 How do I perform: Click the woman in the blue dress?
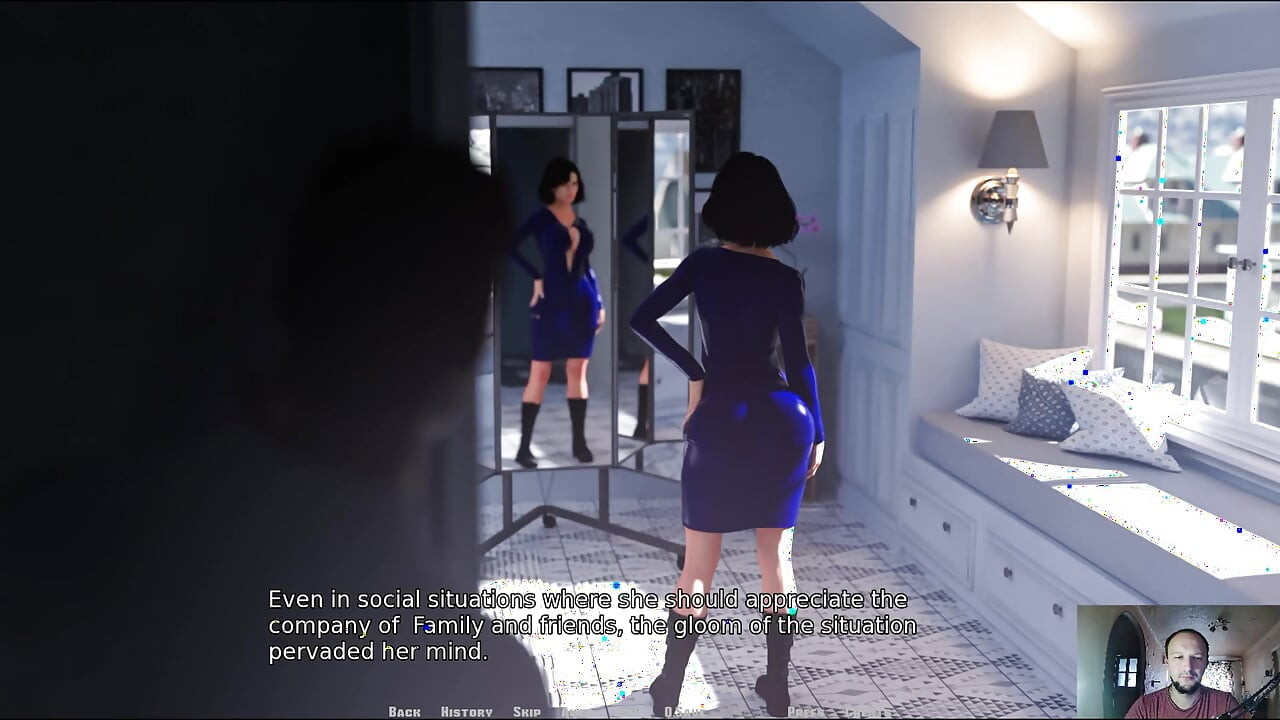(745, 380)
